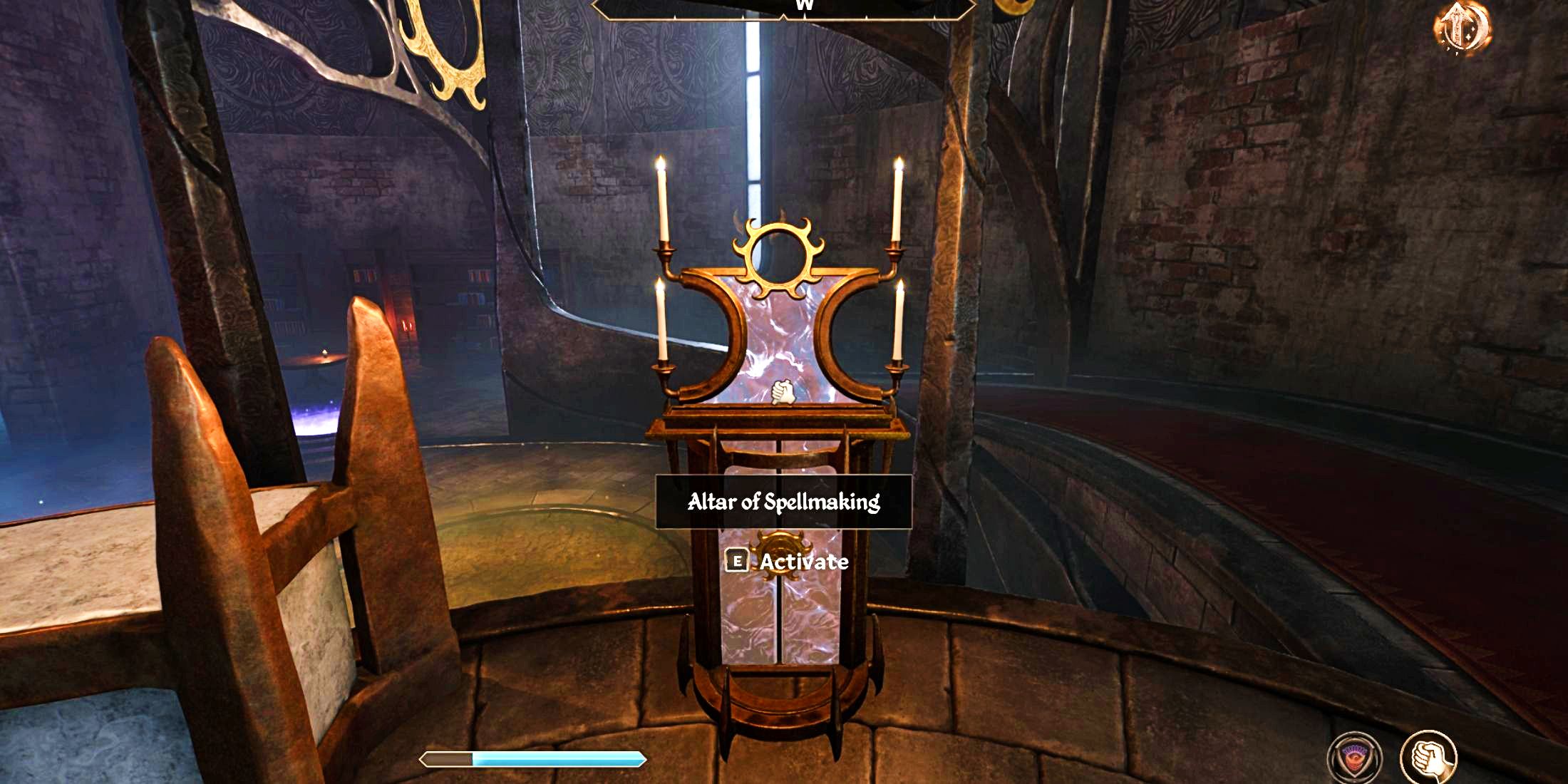Image resolution: width=1568 pixels, height=784 pixels.
Task: Select the Altar of Spellmaking title label
Action: point(784,503)
